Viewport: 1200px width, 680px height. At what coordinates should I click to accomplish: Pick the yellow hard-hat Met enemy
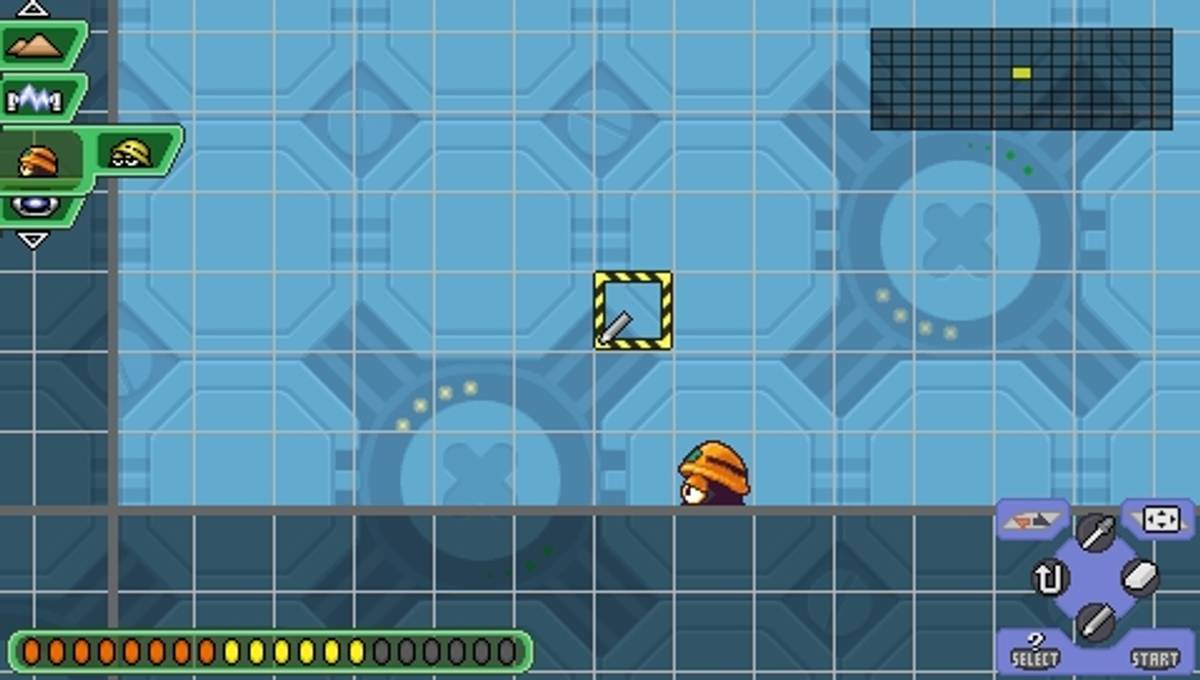click(131, 152)
